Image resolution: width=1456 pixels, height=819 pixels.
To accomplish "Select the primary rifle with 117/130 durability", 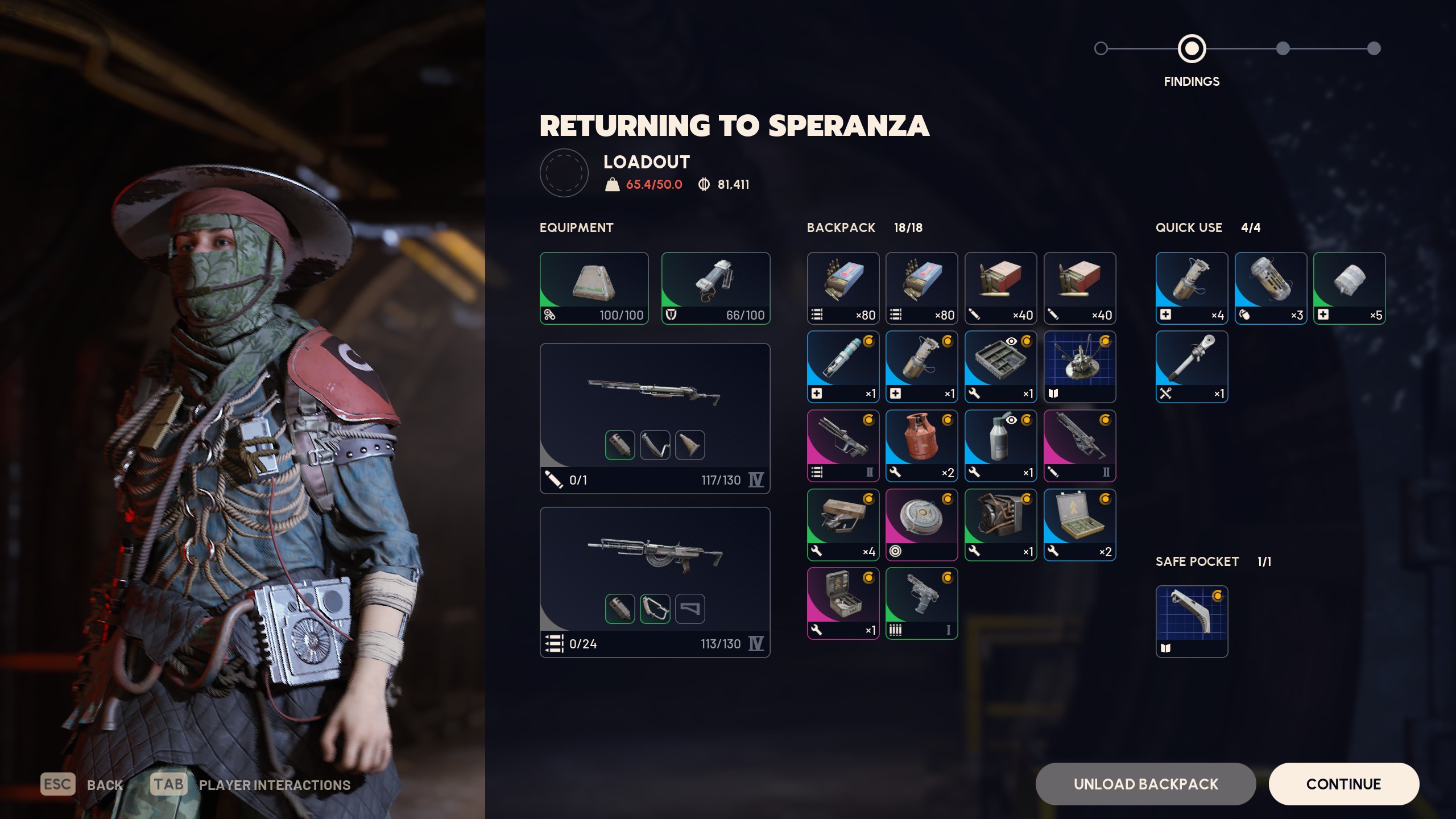I will click(655, 418).
